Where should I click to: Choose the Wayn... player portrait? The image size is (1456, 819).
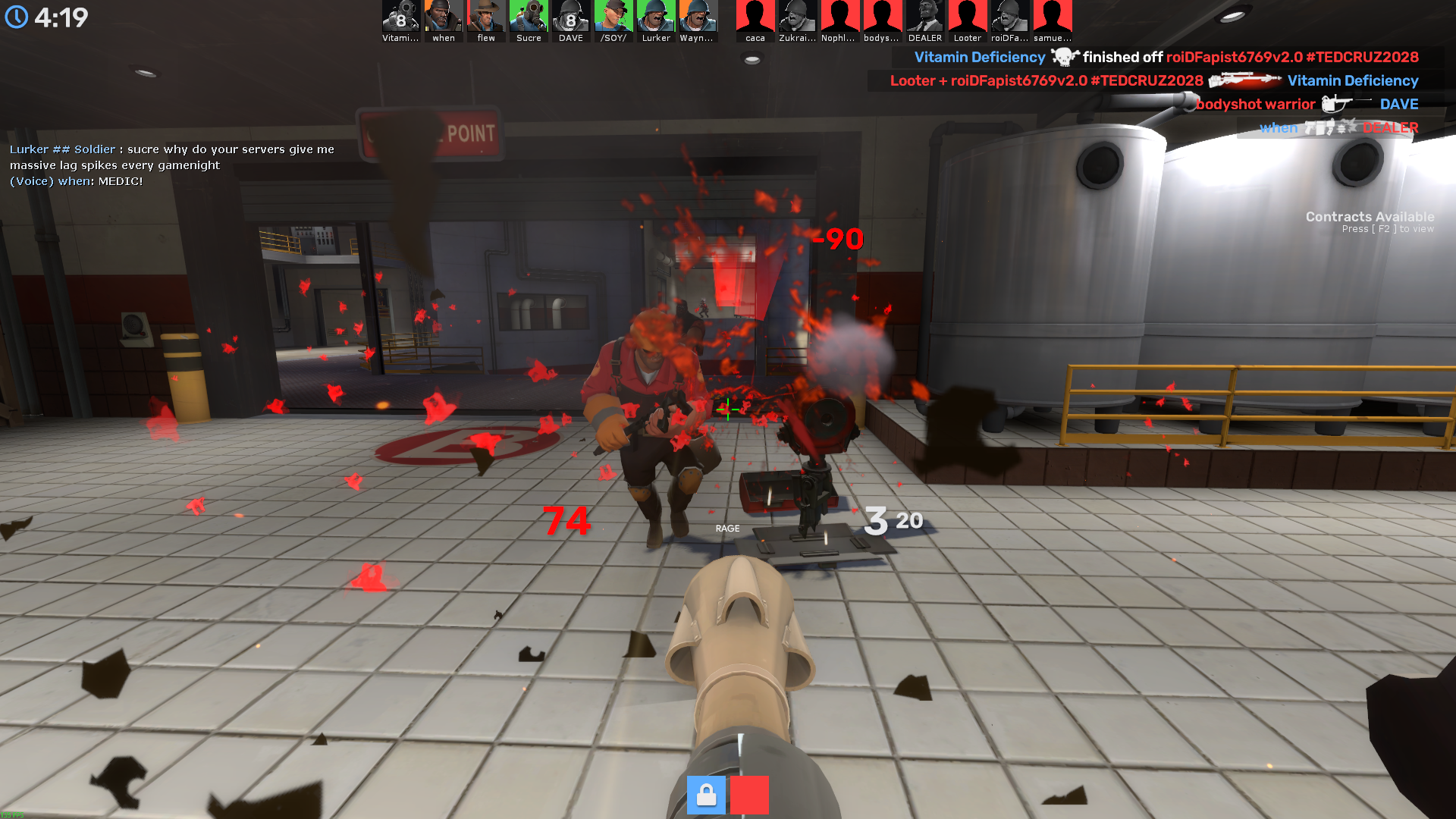tap(698, 17)
